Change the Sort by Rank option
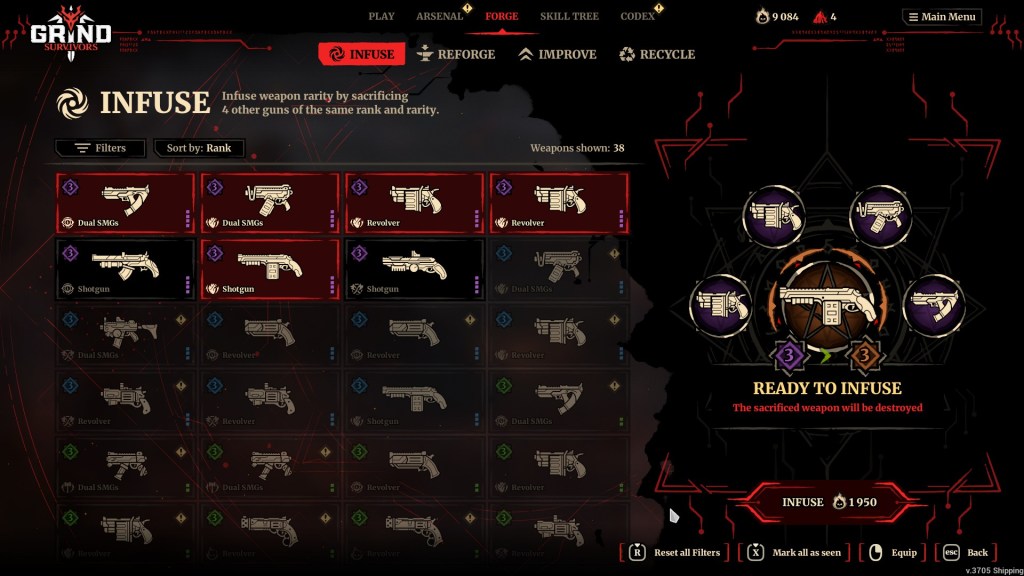1024x576 pixels. point(199,148)
